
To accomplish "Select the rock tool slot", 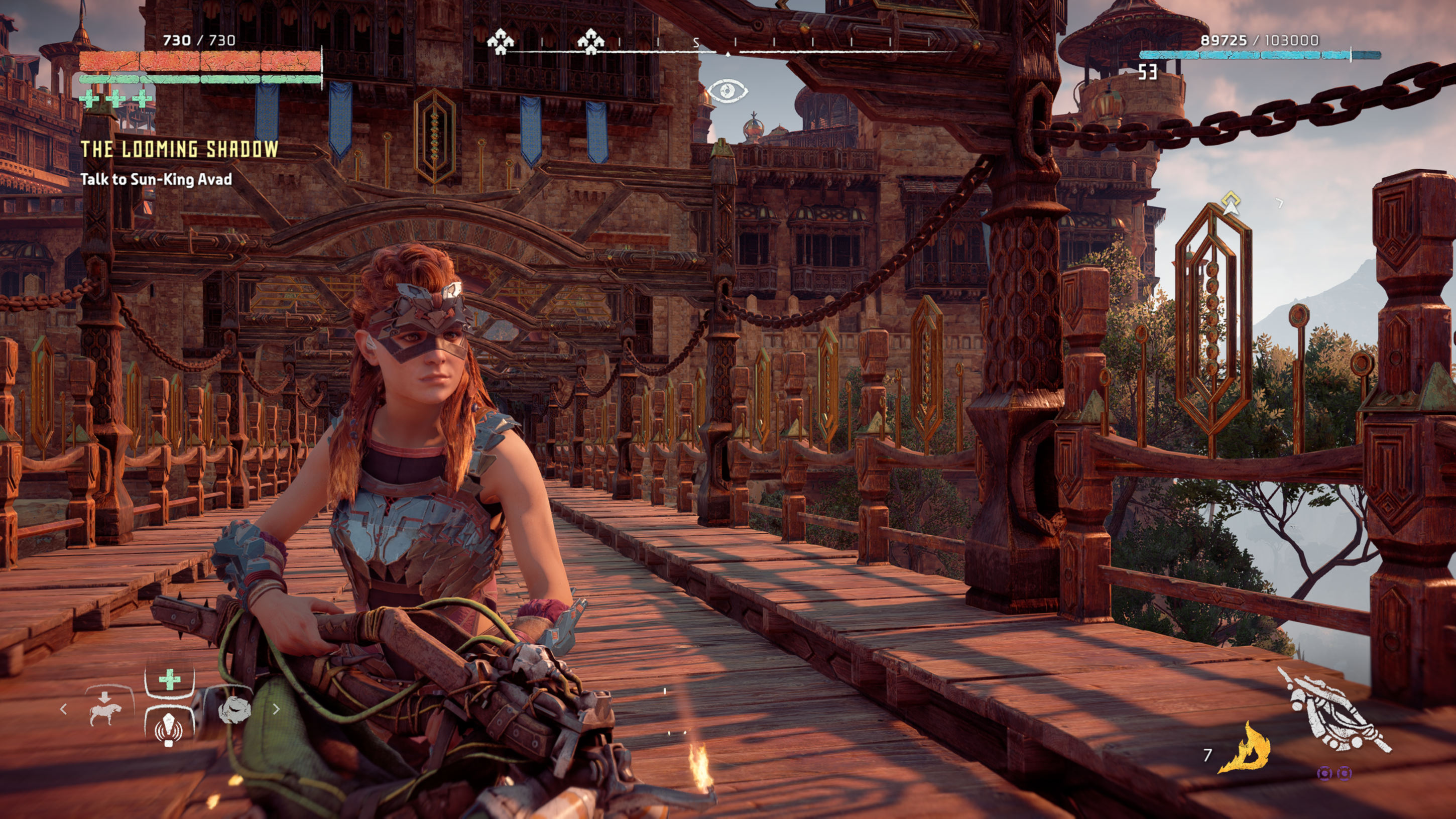I will (x=234, y=709).
